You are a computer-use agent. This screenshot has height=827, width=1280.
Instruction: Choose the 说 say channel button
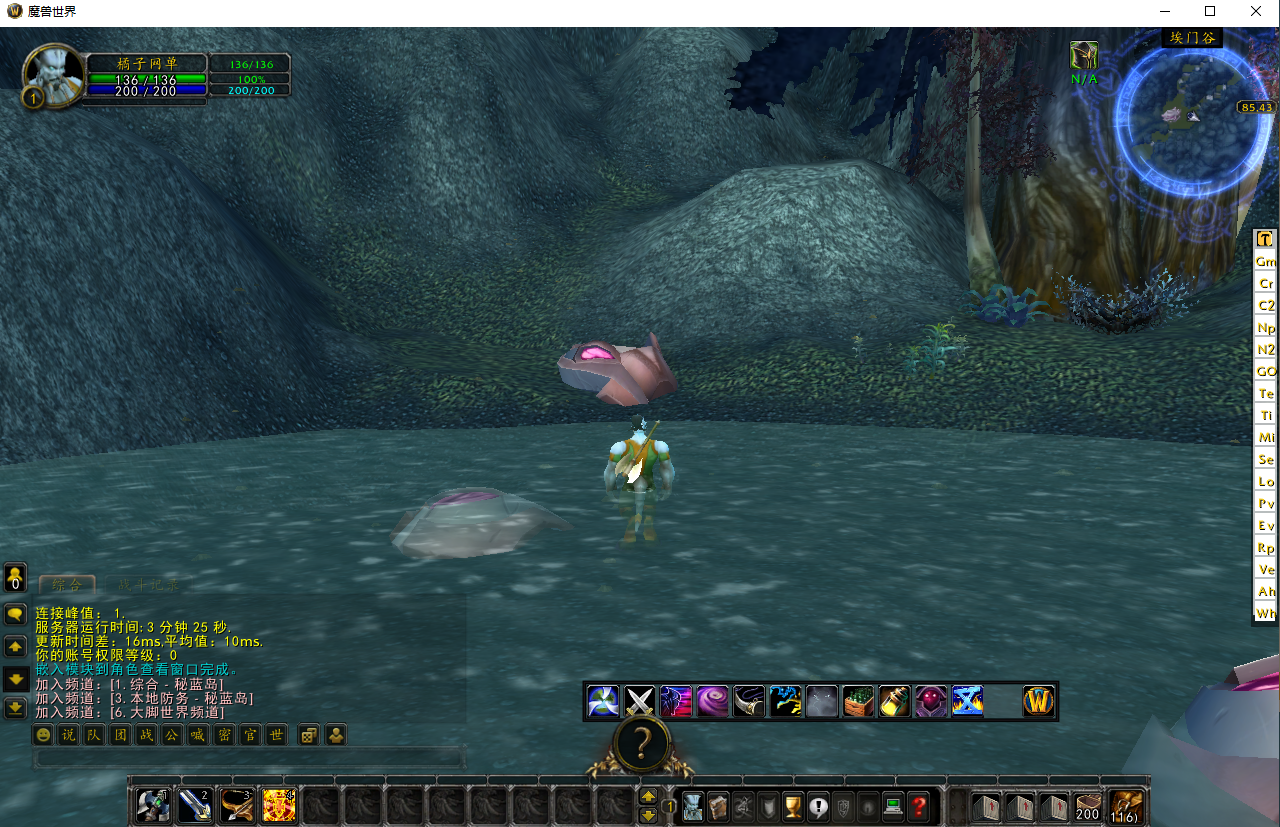68,735
